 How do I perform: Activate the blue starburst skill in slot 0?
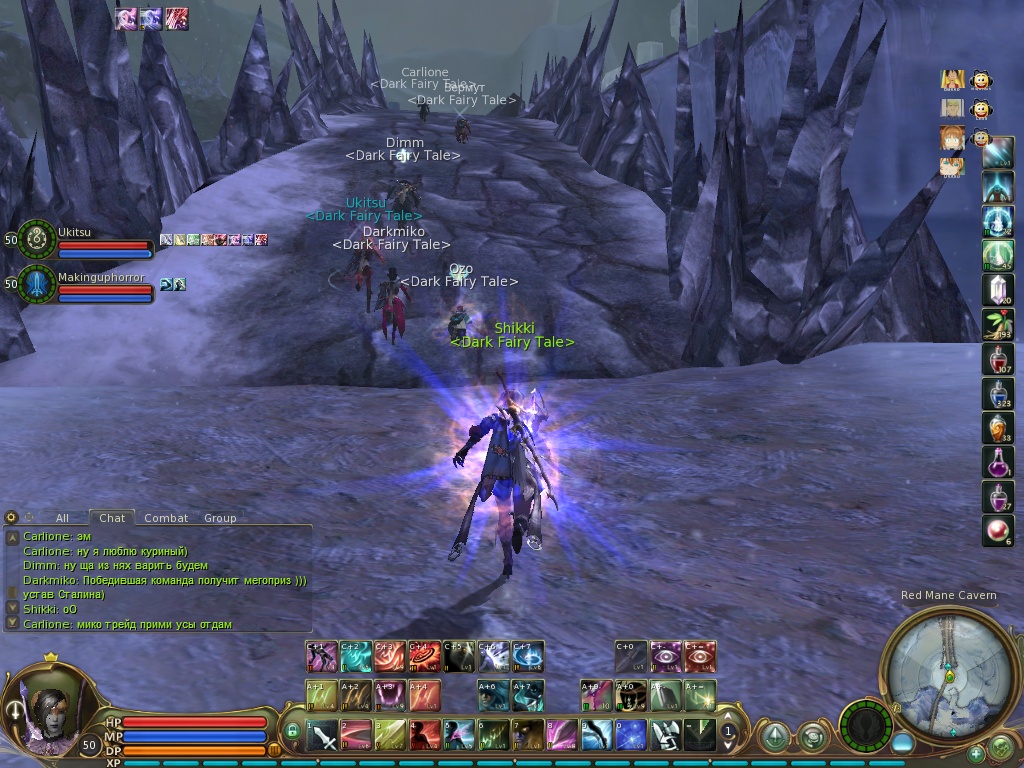(630, 736)
